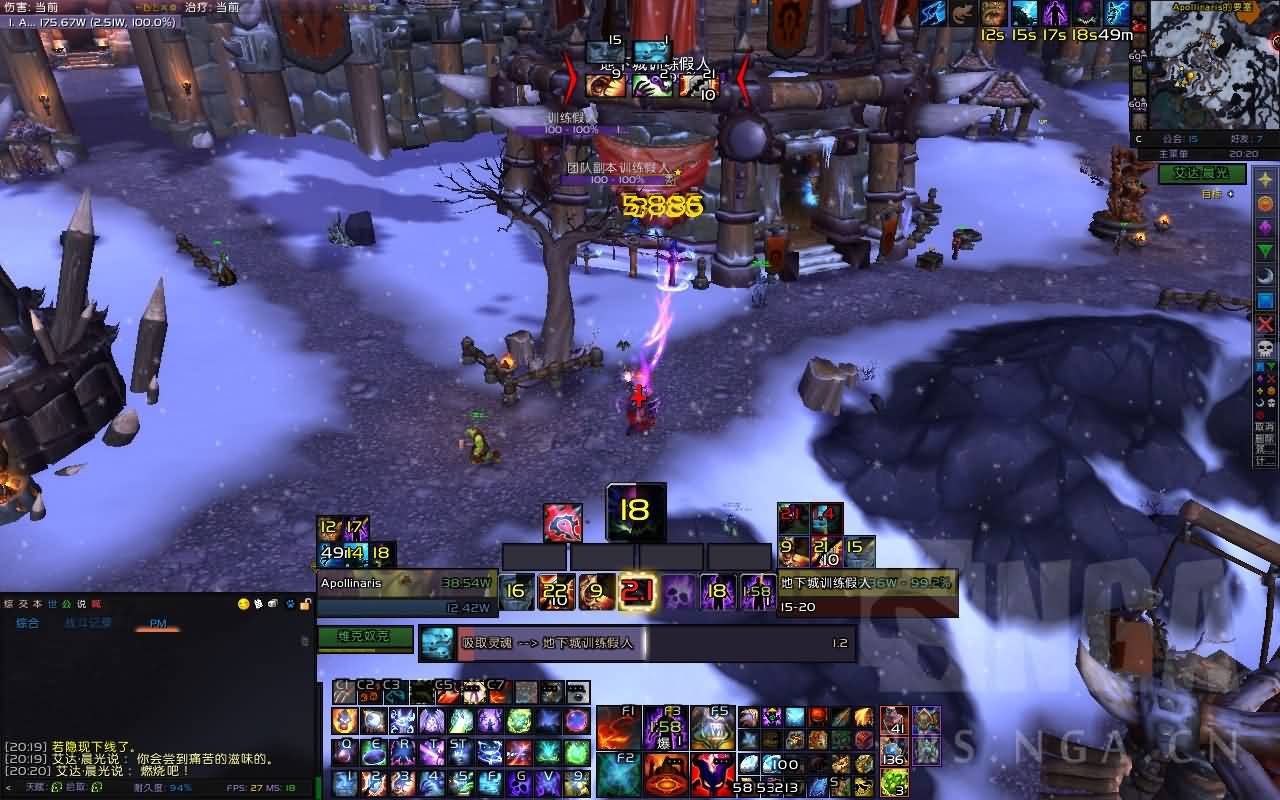The height and width of the screenshot is (800, 1280).
Task: Activate the F1 fire ability
Action: pyautogui.click(x=619, y=727)
